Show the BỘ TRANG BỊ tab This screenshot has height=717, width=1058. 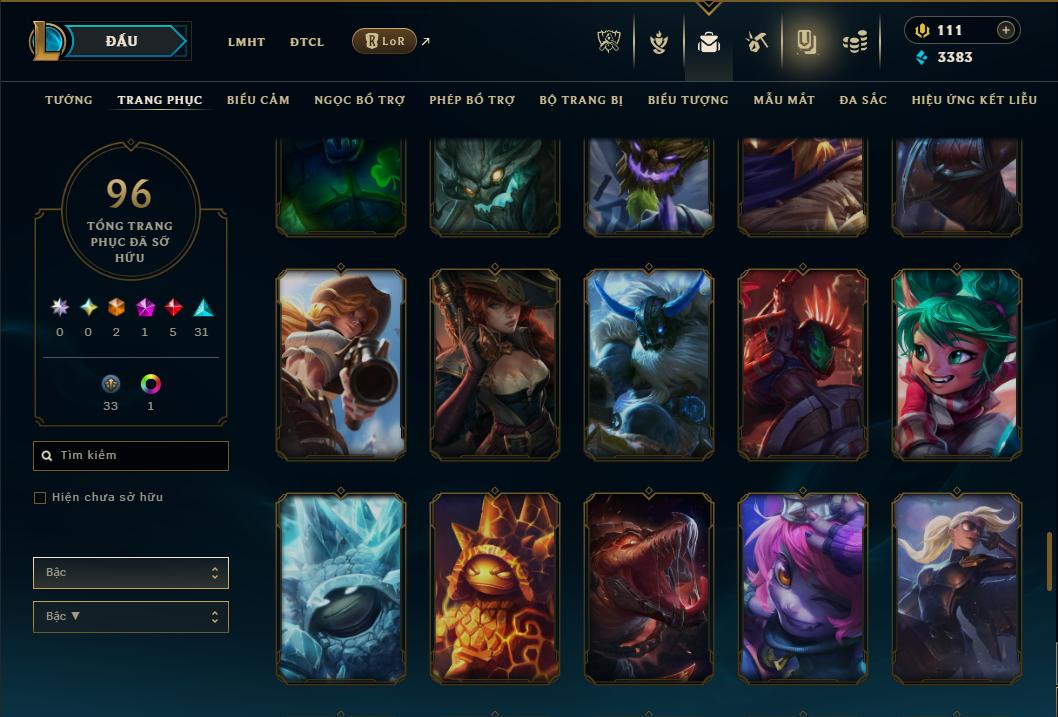[581, 100]
